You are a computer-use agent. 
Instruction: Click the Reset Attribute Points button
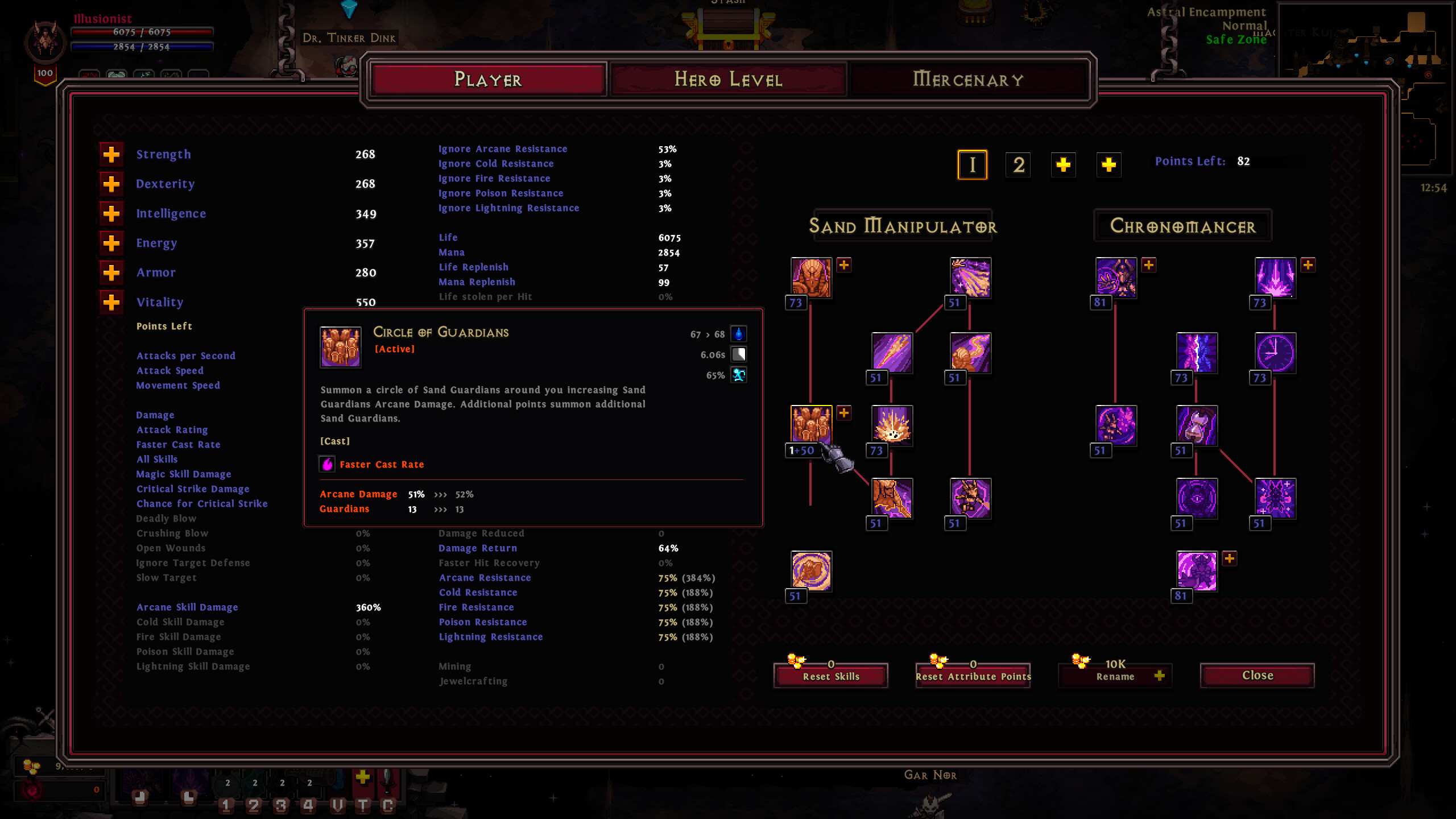pos(973,677)
